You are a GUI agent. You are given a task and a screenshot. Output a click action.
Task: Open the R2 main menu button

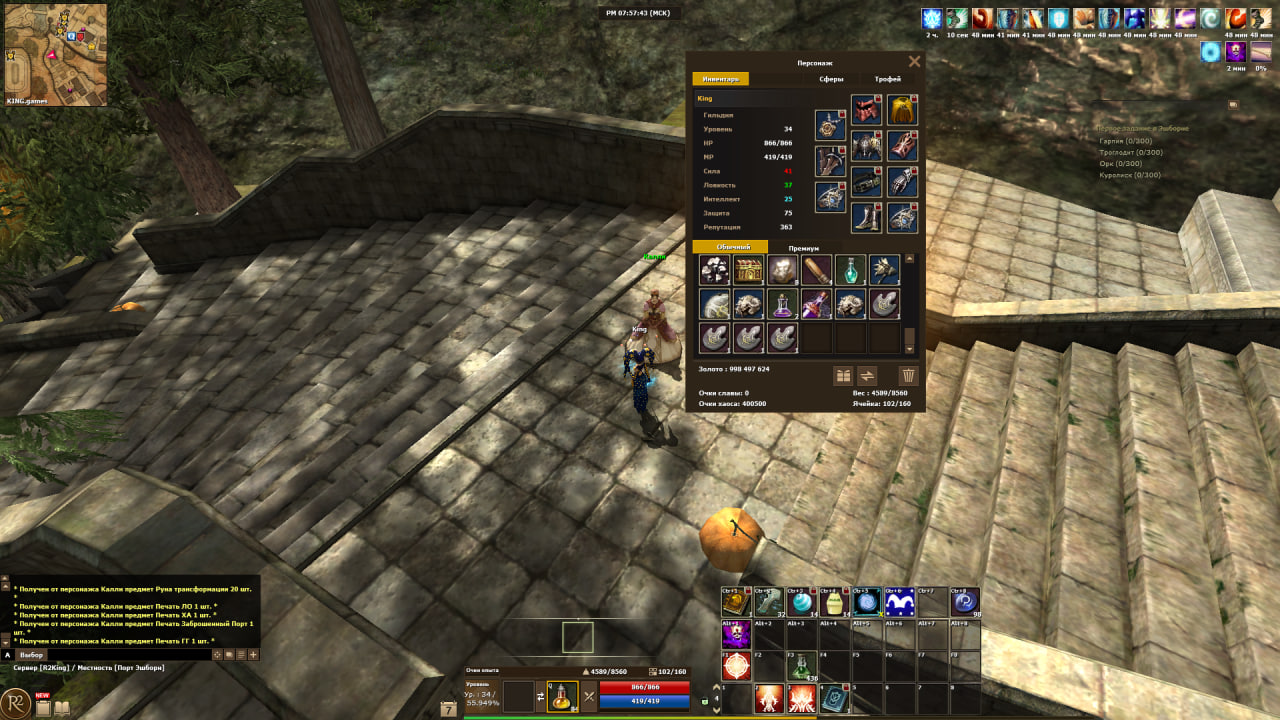(x=15, y=703)
